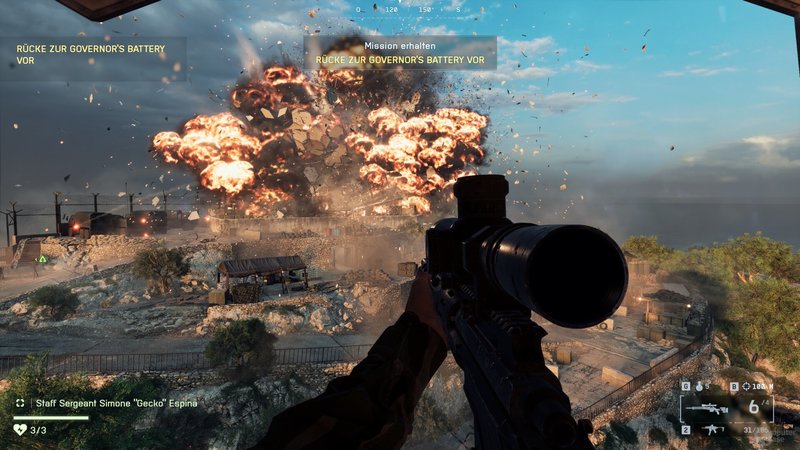Click the recon class icon beside Espina's name

(20, 403)
